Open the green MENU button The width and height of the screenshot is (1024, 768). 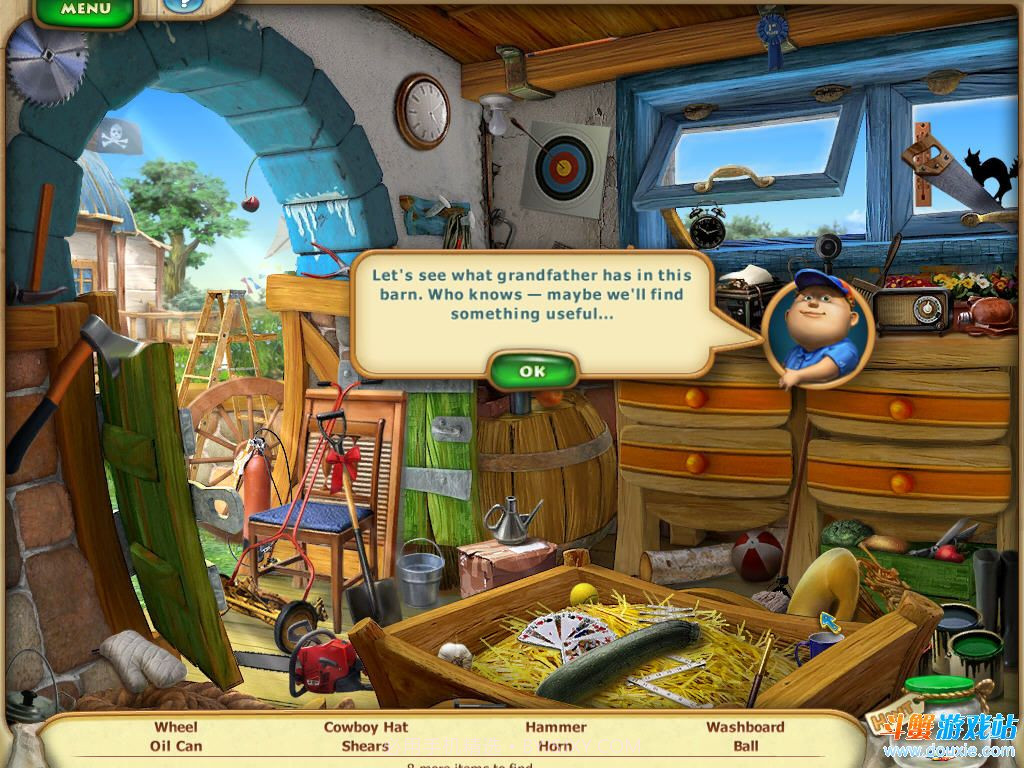click(x=85, y=10)
